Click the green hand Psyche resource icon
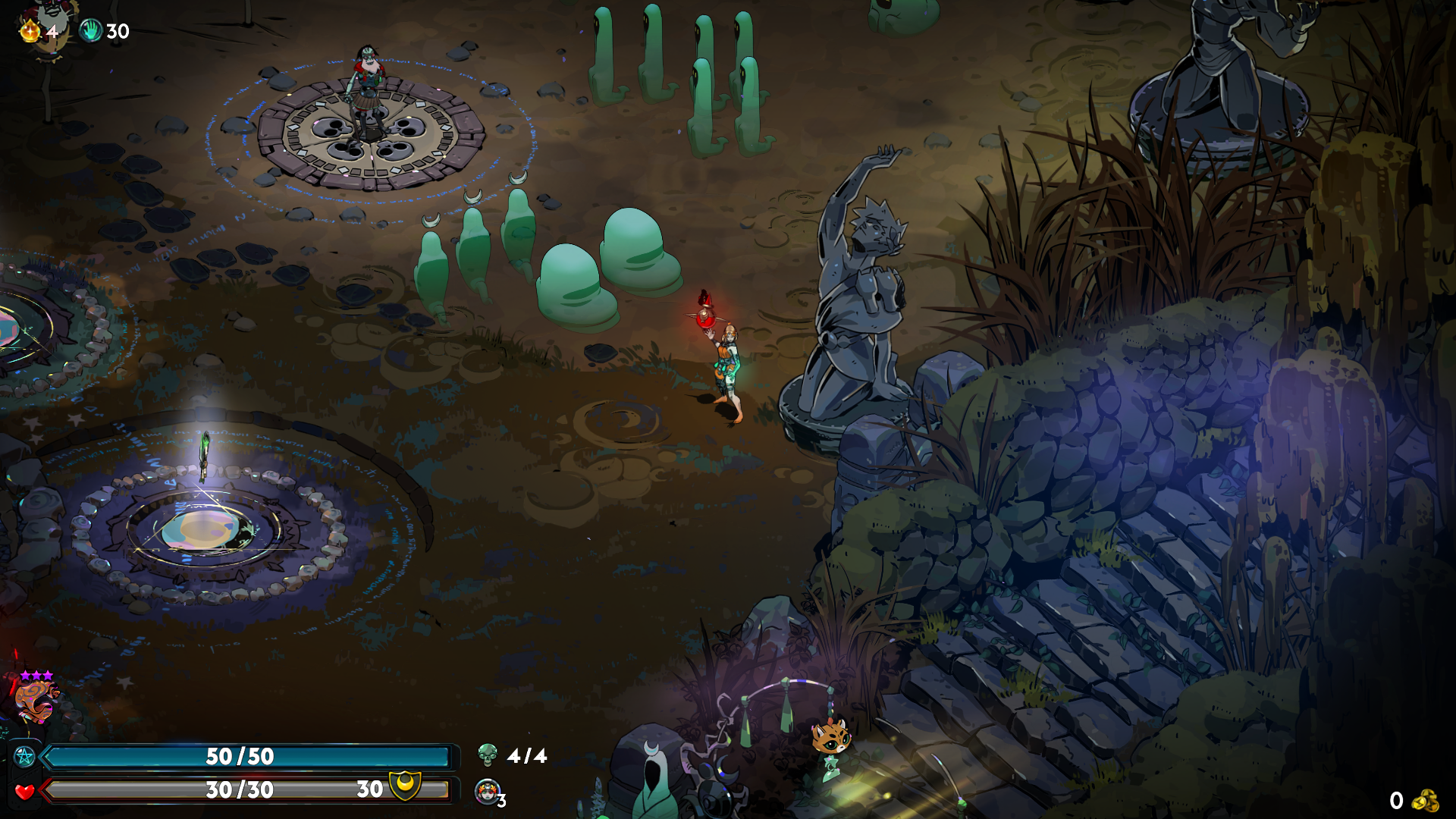The width and height of the screenshot is (1456, 819). (91, 30)
